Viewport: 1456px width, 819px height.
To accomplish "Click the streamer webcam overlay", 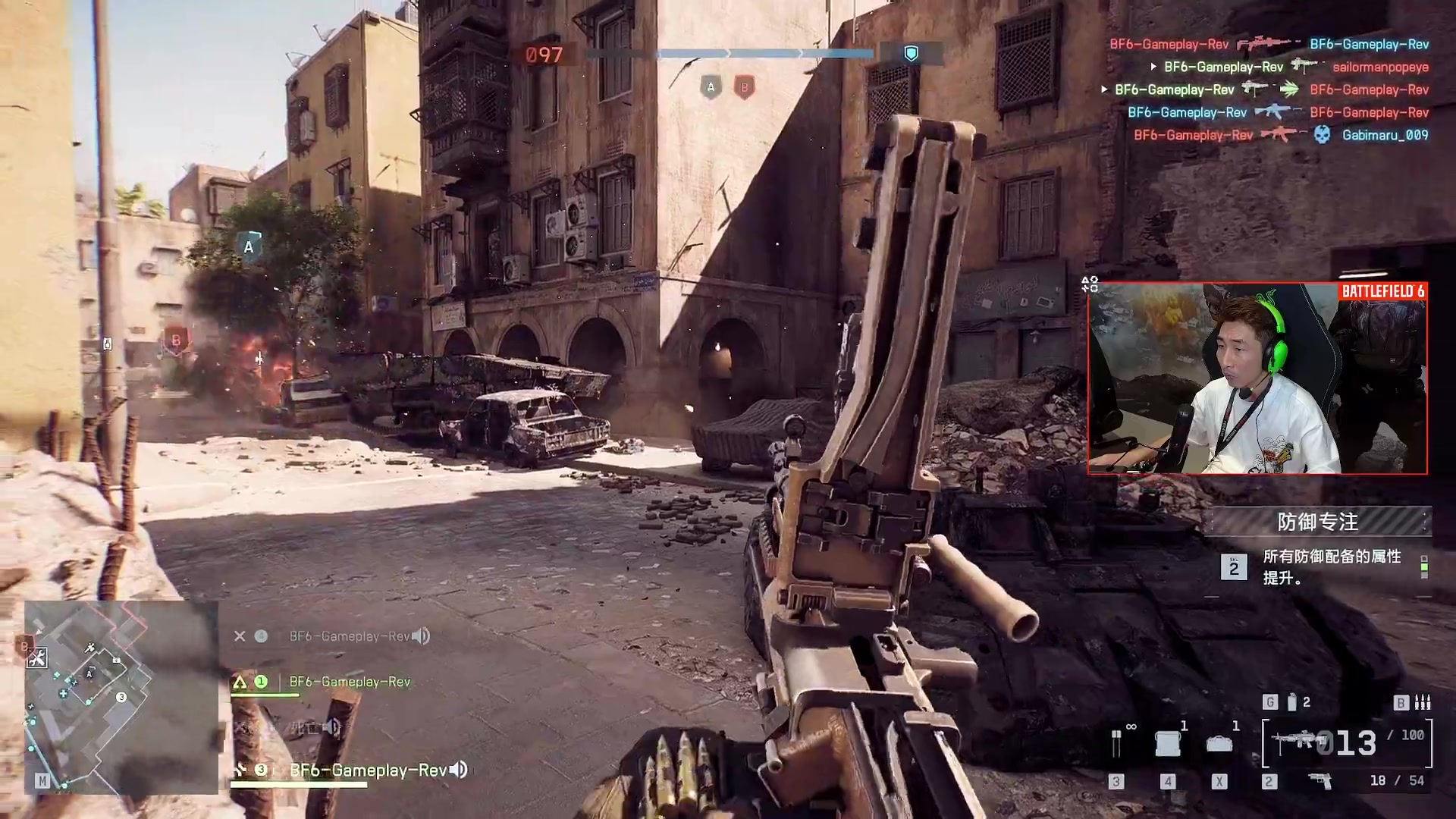I will tap(1257, 379).
